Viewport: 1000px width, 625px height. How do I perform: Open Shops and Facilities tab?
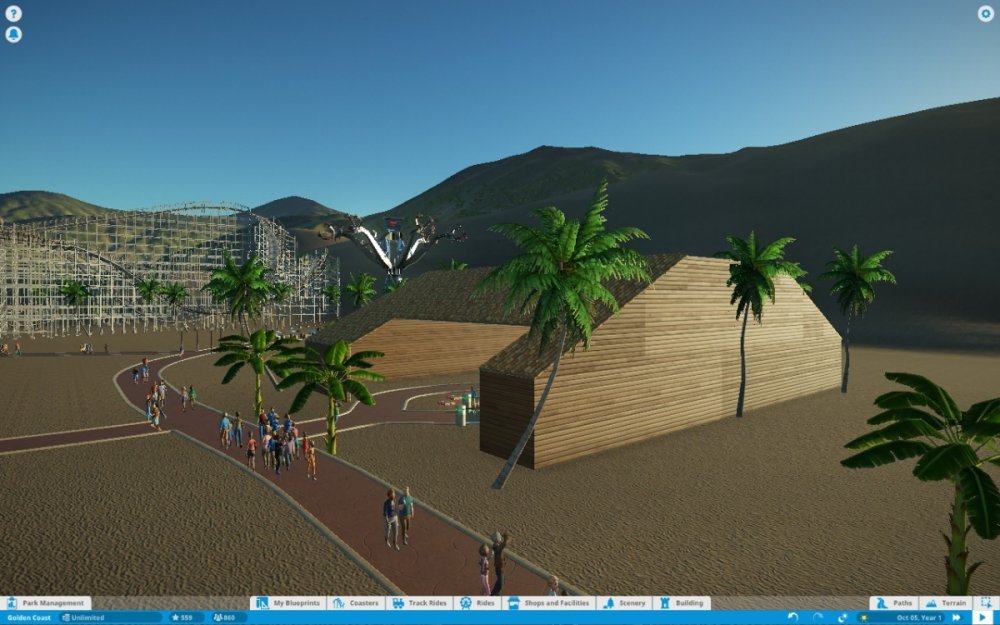[550, 604]
